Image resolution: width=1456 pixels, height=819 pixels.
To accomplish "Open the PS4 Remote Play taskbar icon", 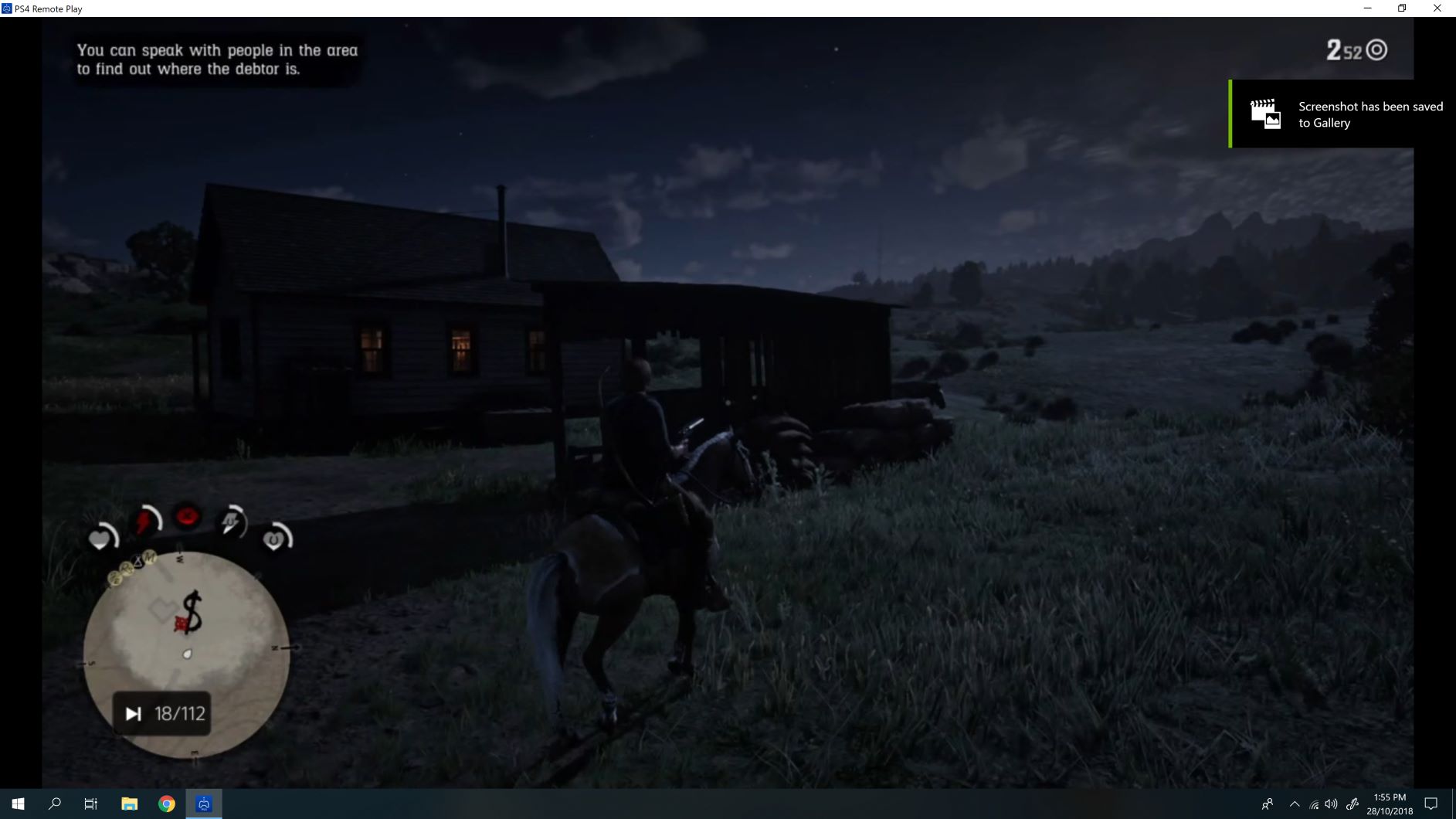I will [x=203, y=804].
